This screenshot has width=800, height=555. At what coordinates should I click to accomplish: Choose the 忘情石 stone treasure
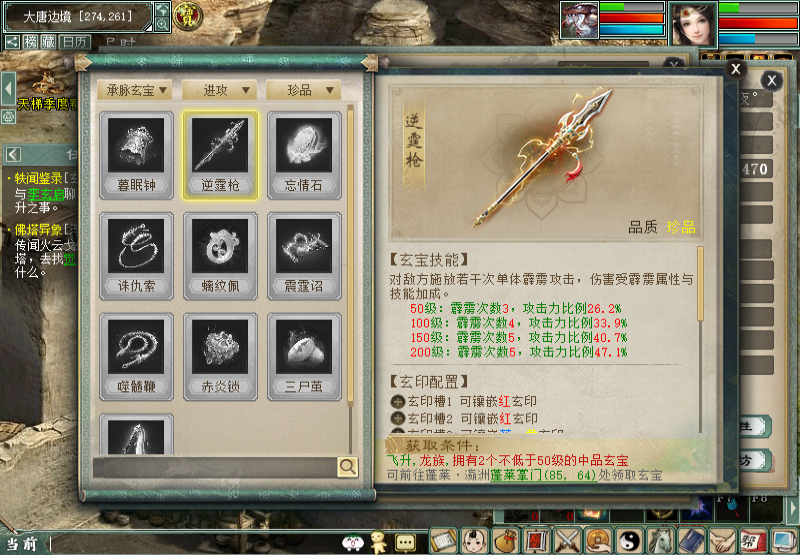point(303,152)
